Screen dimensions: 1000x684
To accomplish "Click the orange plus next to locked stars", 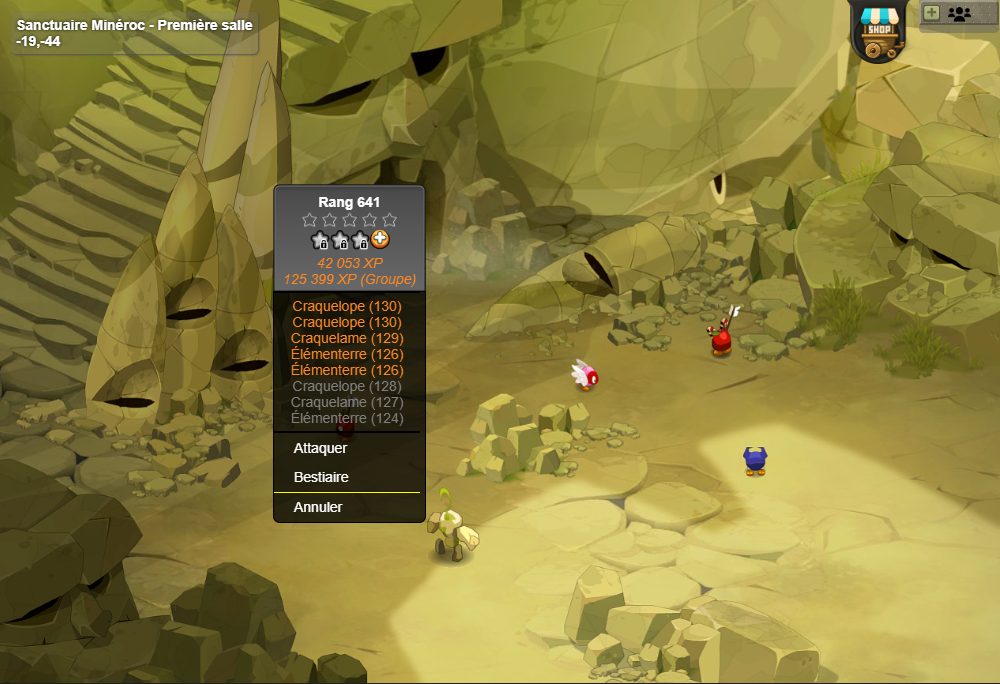I will coord(381,240).
